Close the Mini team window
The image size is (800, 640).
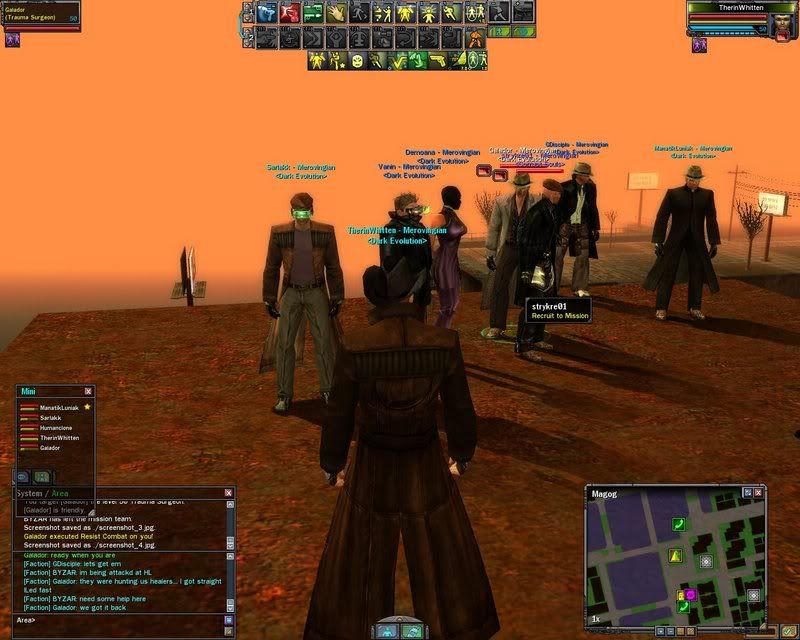pyautogui.click(x=88, y=391)
